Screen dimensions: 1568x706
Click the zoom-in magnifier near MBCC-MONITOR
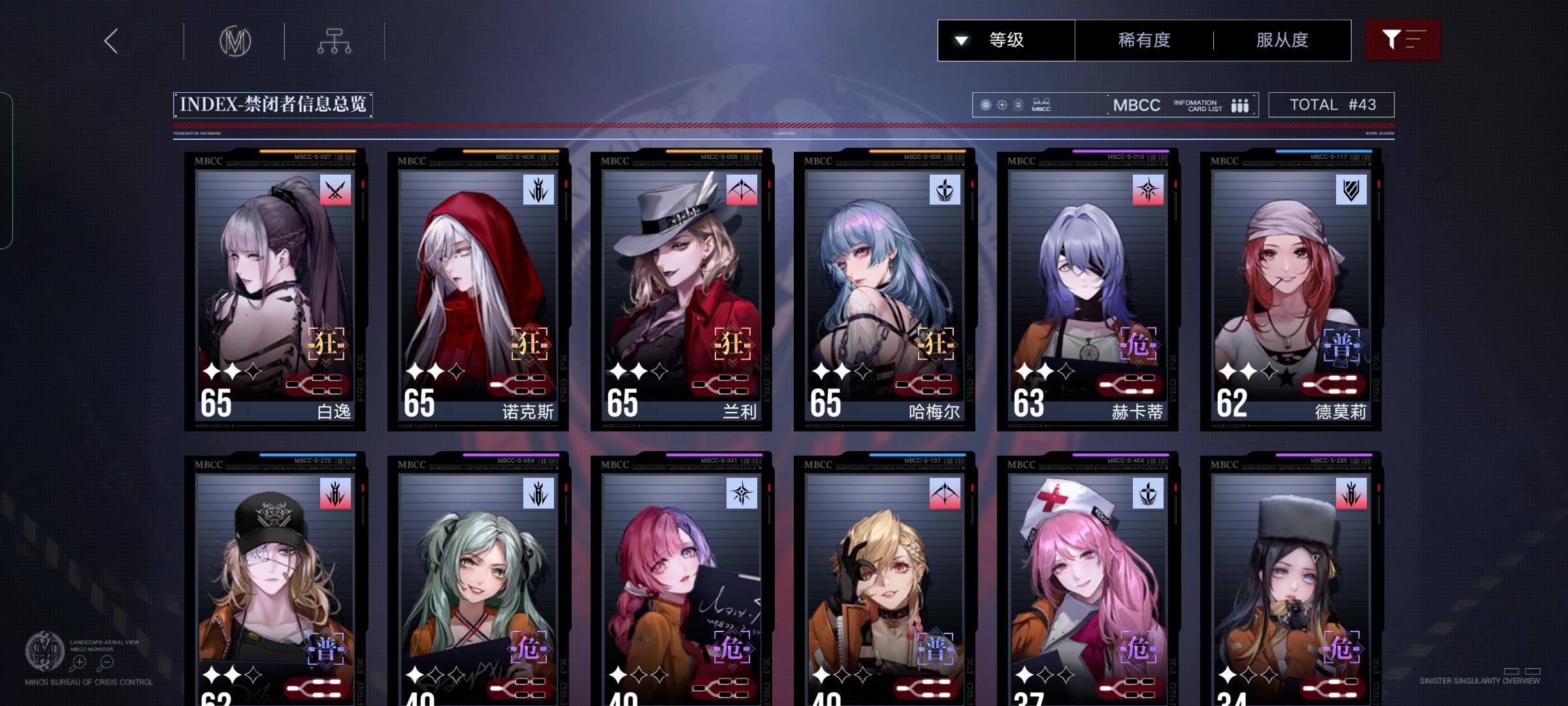pyautogui.click(x=78, y=662)
